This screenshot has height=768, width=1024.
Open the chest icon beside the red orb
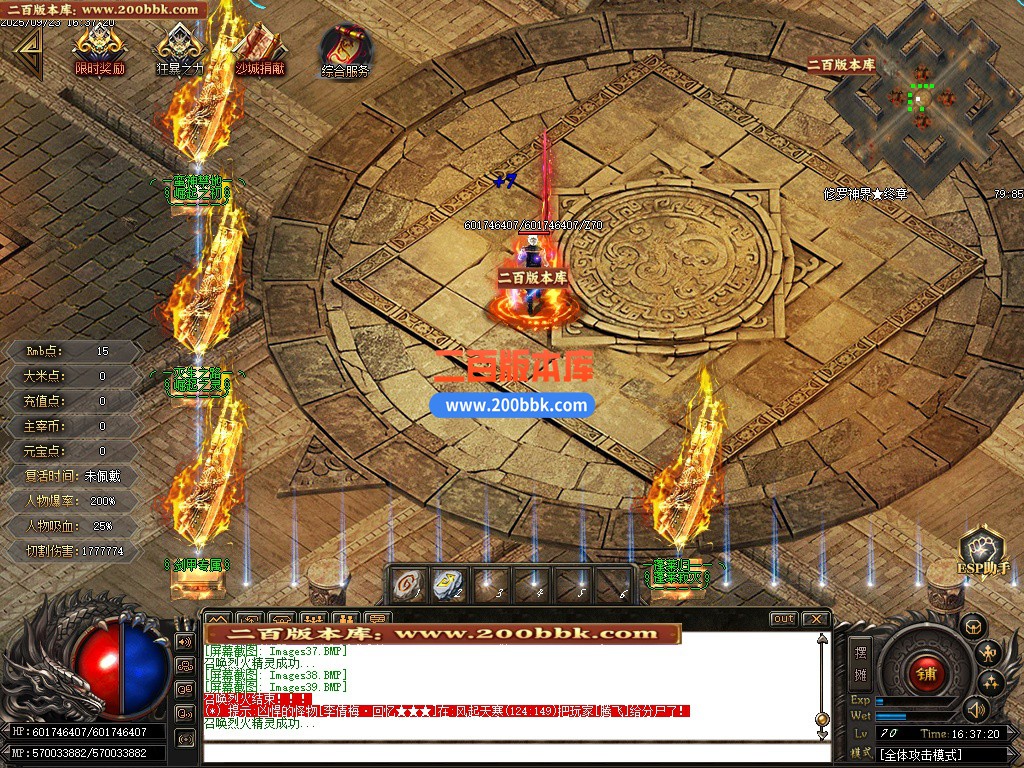pos(973,627)
